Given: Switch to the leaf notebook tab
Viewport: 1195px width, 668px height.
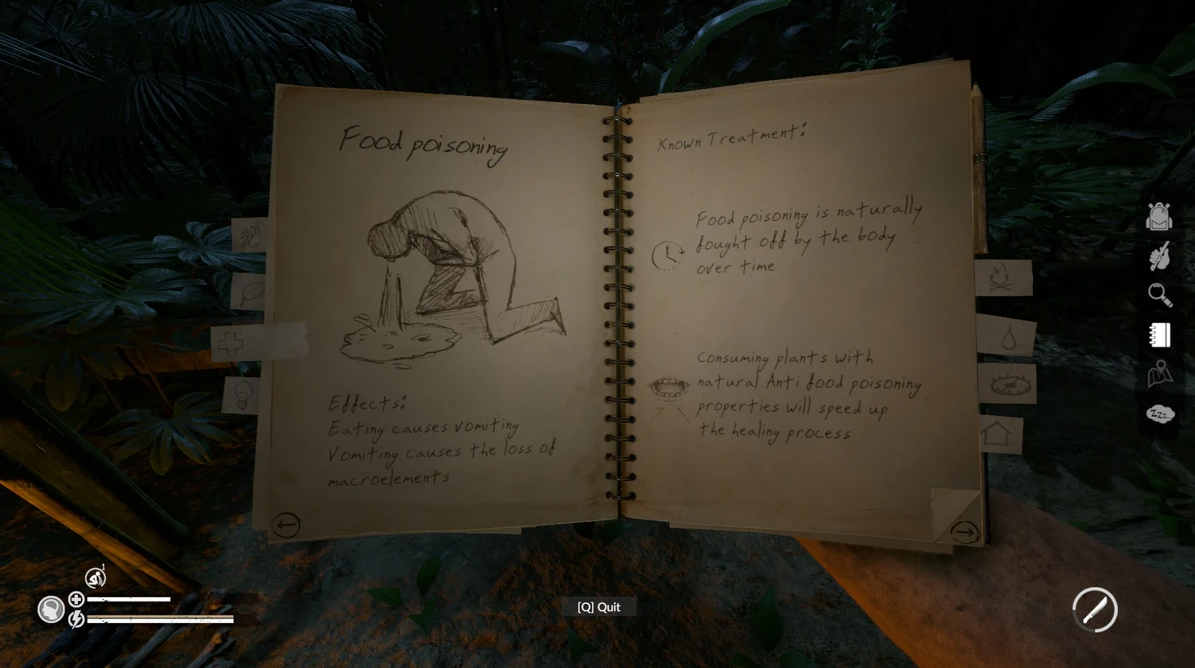Looking at the screenshot, I should pyautogui.click(x=250, y=292).
